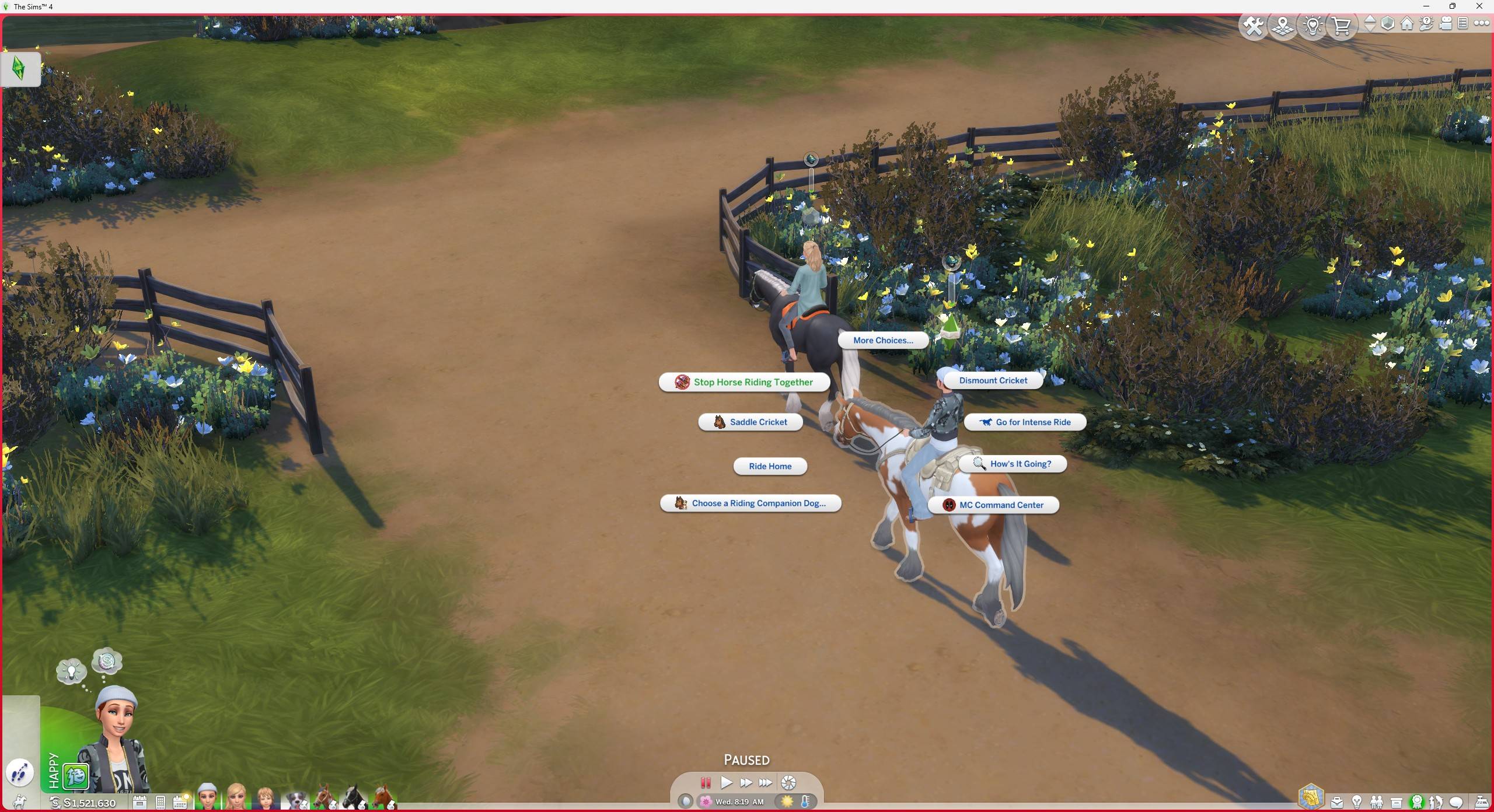Expand the More Choices menu
The width and height of the screenshot is (1494, 812).
click(883, 340)
